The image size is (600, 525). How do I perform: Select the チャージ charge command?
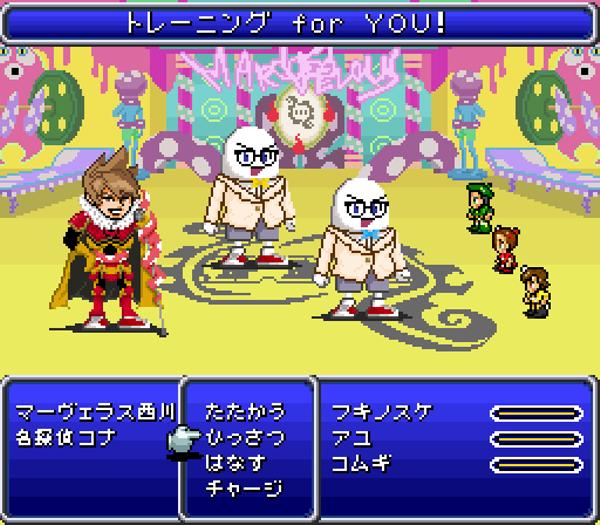244,489
